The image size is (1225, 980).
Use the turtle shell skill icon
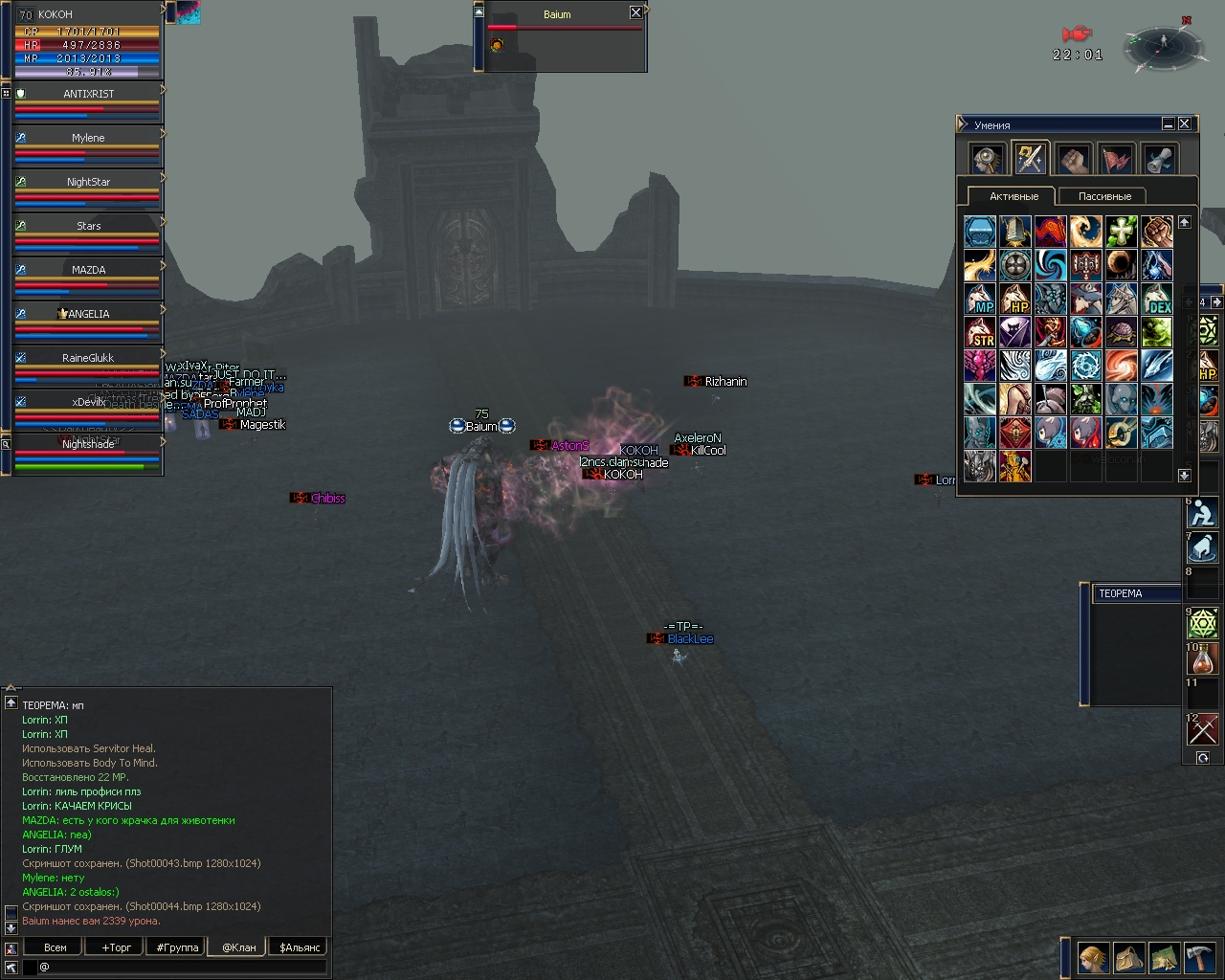click(x=1121, y=332)
